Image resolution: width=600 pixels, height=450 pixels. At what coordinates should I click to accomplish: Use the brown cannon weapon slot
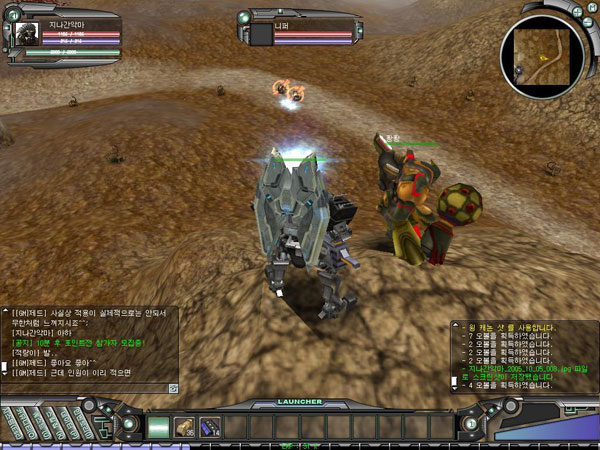pos(186,426)
